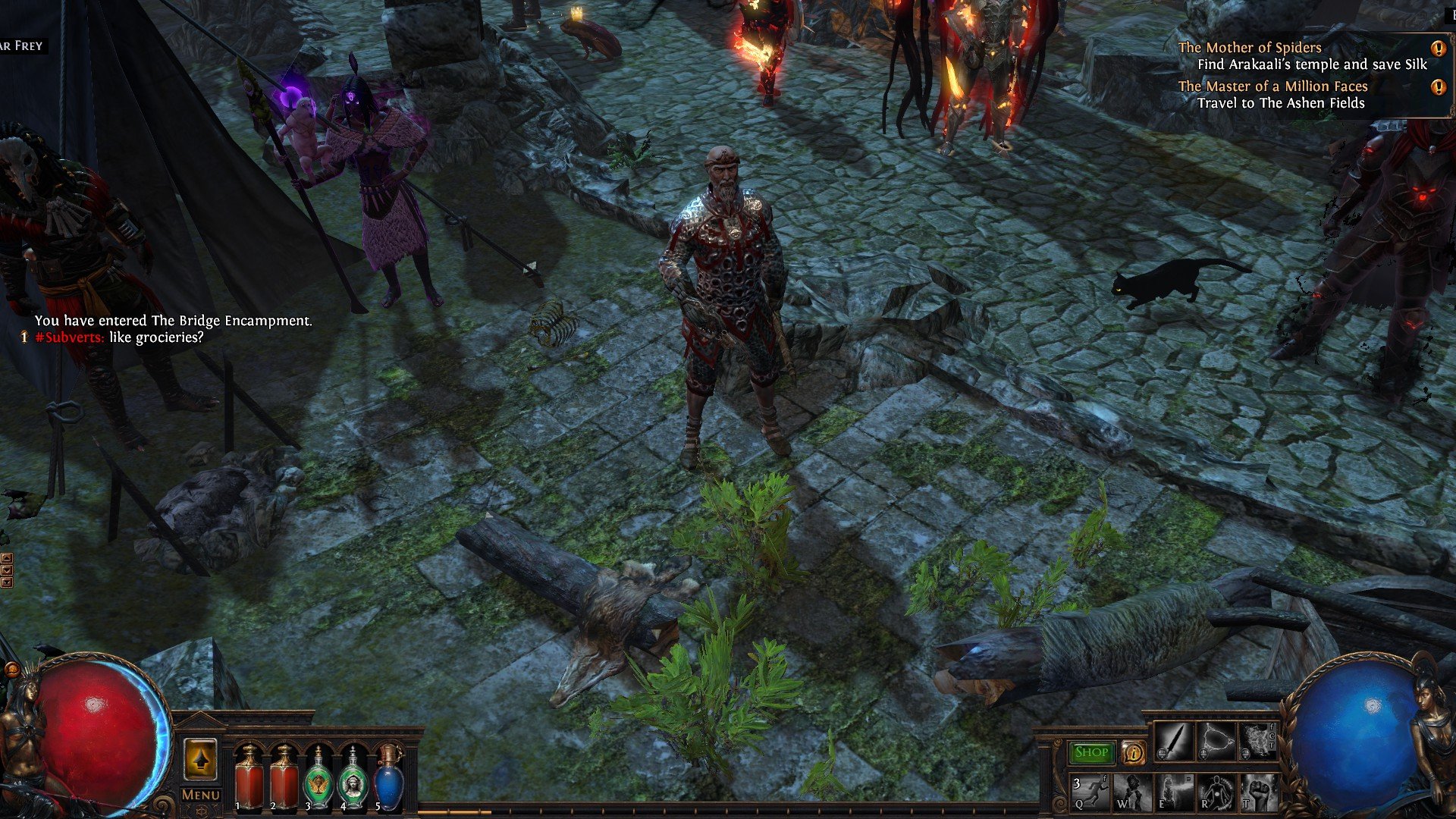Screen dimensions: 1456x819
Task: Activate the glowing body aura skill on R
Action: click(1216, 792)
